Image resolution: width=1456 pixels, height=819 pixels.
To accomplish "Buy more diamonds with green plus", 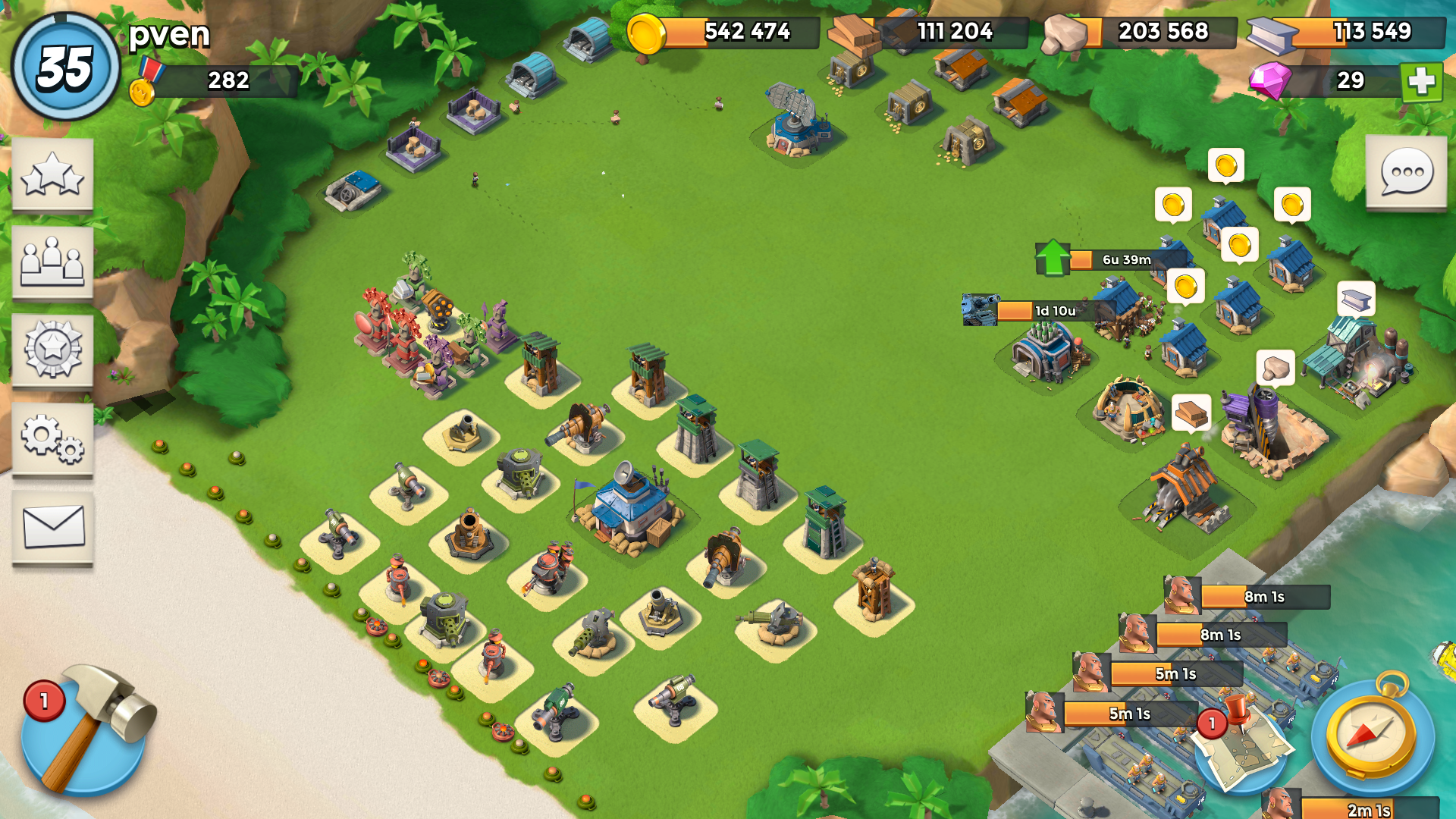I will (1421, 81).
